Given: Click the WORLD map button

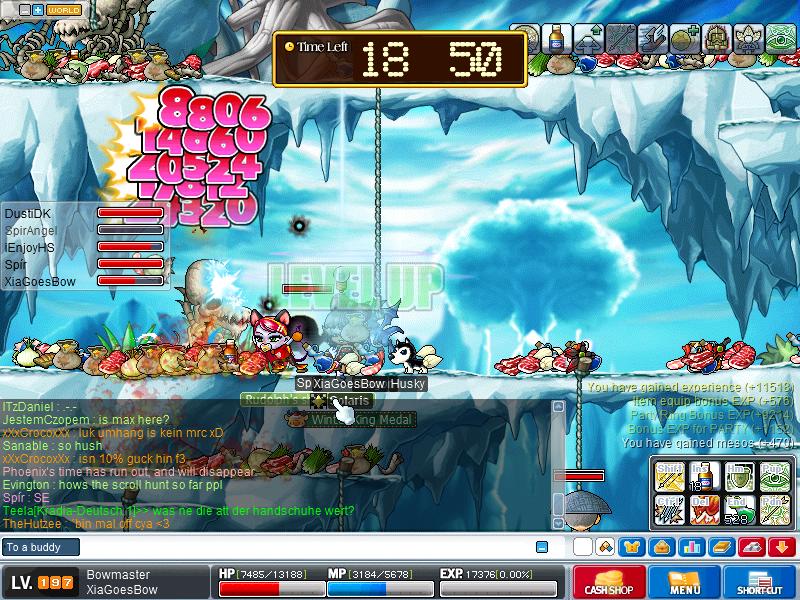Looking at the screenshot, I should click(63, 10).
